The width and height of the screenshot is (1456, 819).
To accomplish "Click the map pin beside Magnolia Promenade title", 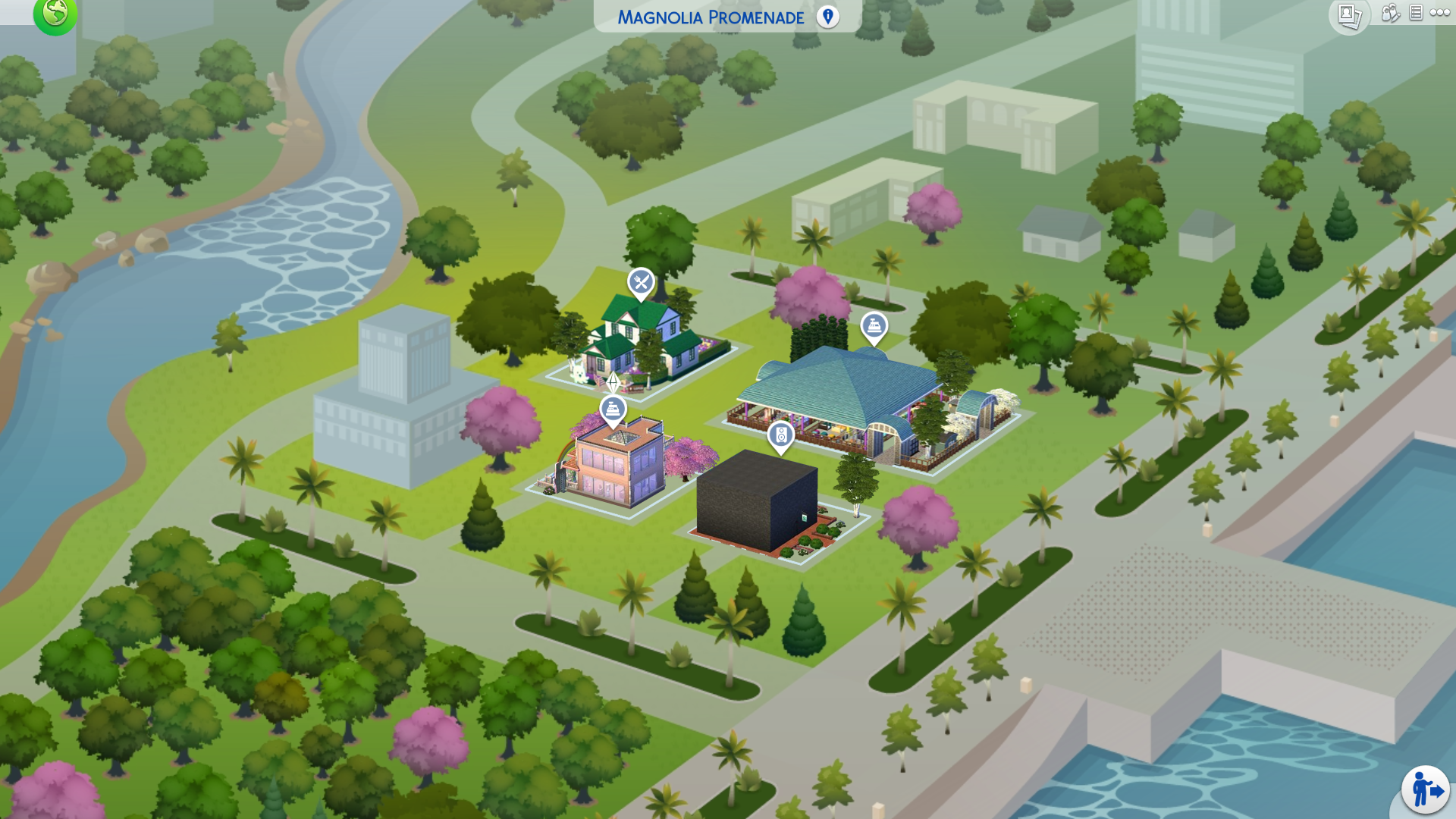I will point(827,17).
